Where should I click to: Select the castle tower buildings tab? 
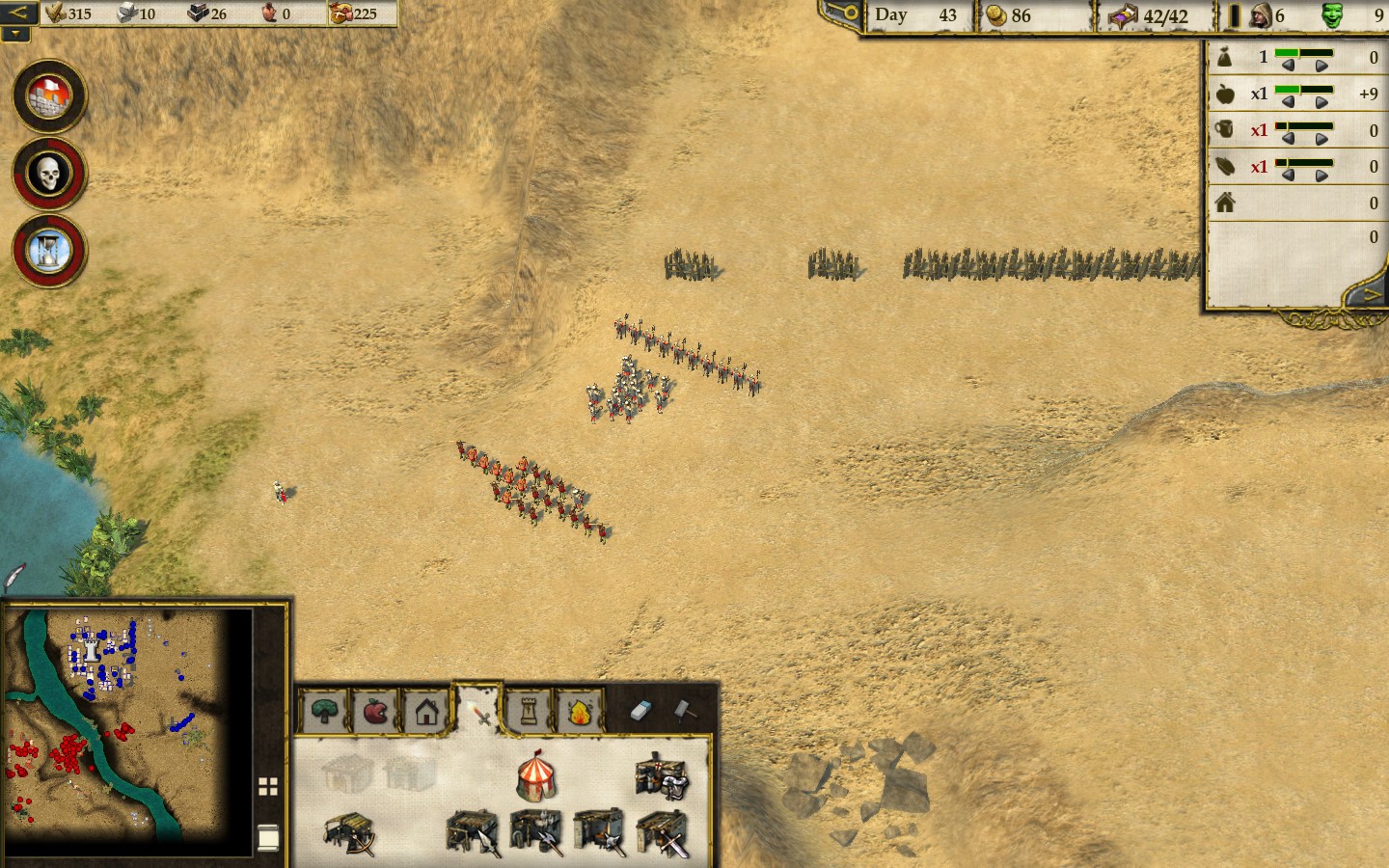click(528, 712)
